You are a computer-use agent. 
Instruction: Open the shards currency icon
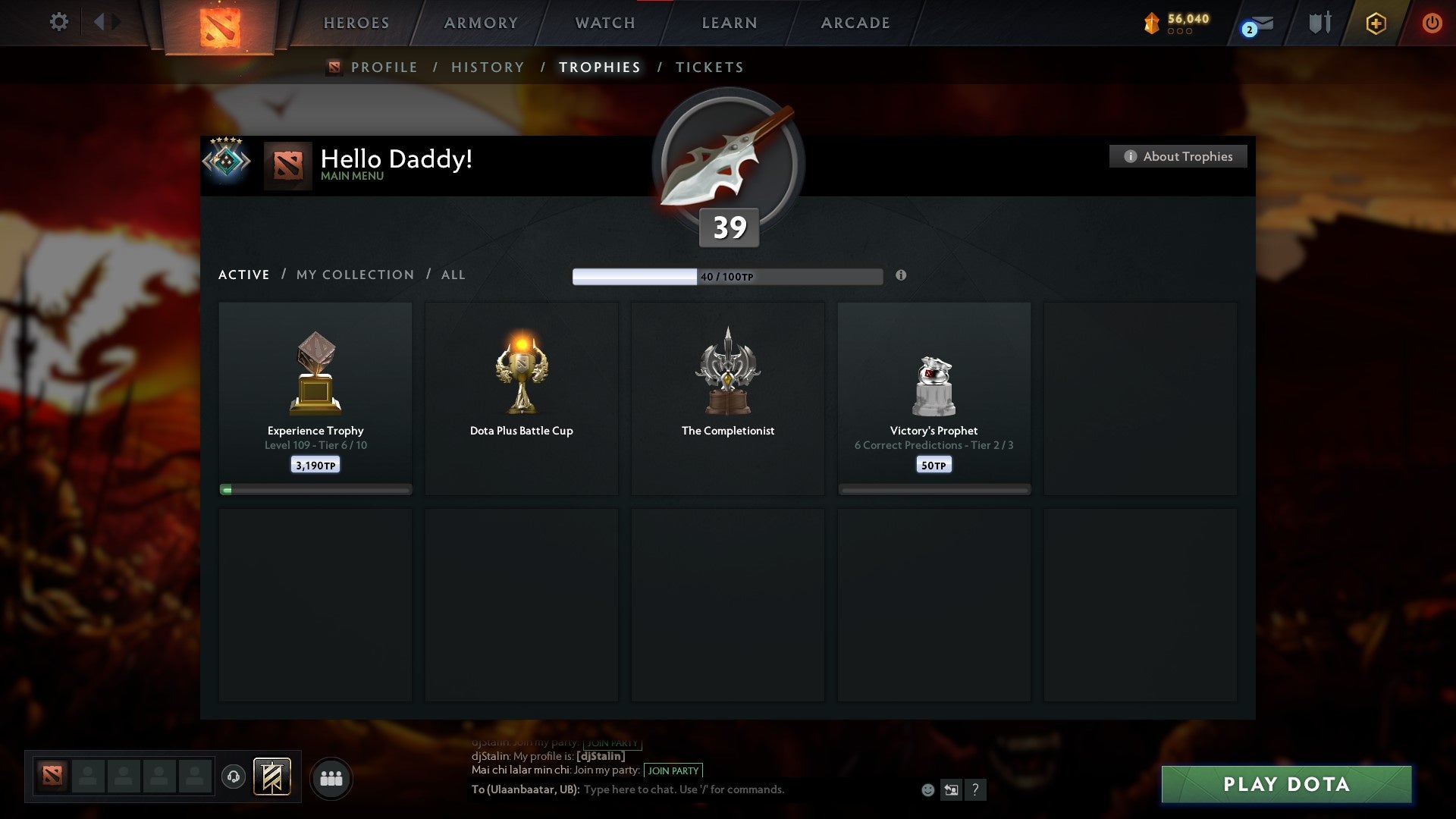1151,23
